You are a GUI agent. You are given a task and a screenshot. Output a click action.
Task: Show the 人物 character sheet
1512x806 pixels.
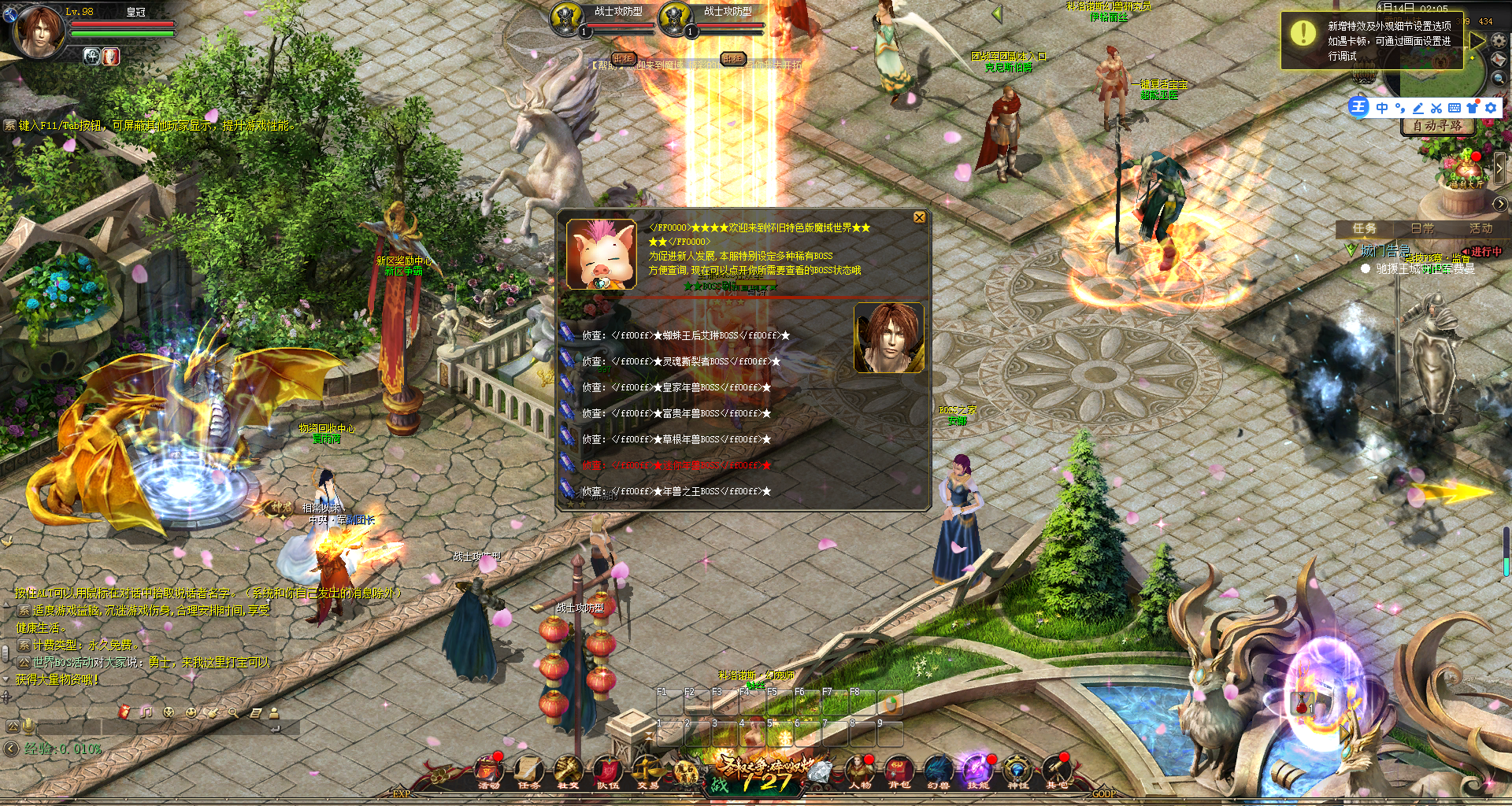(860, 771)
